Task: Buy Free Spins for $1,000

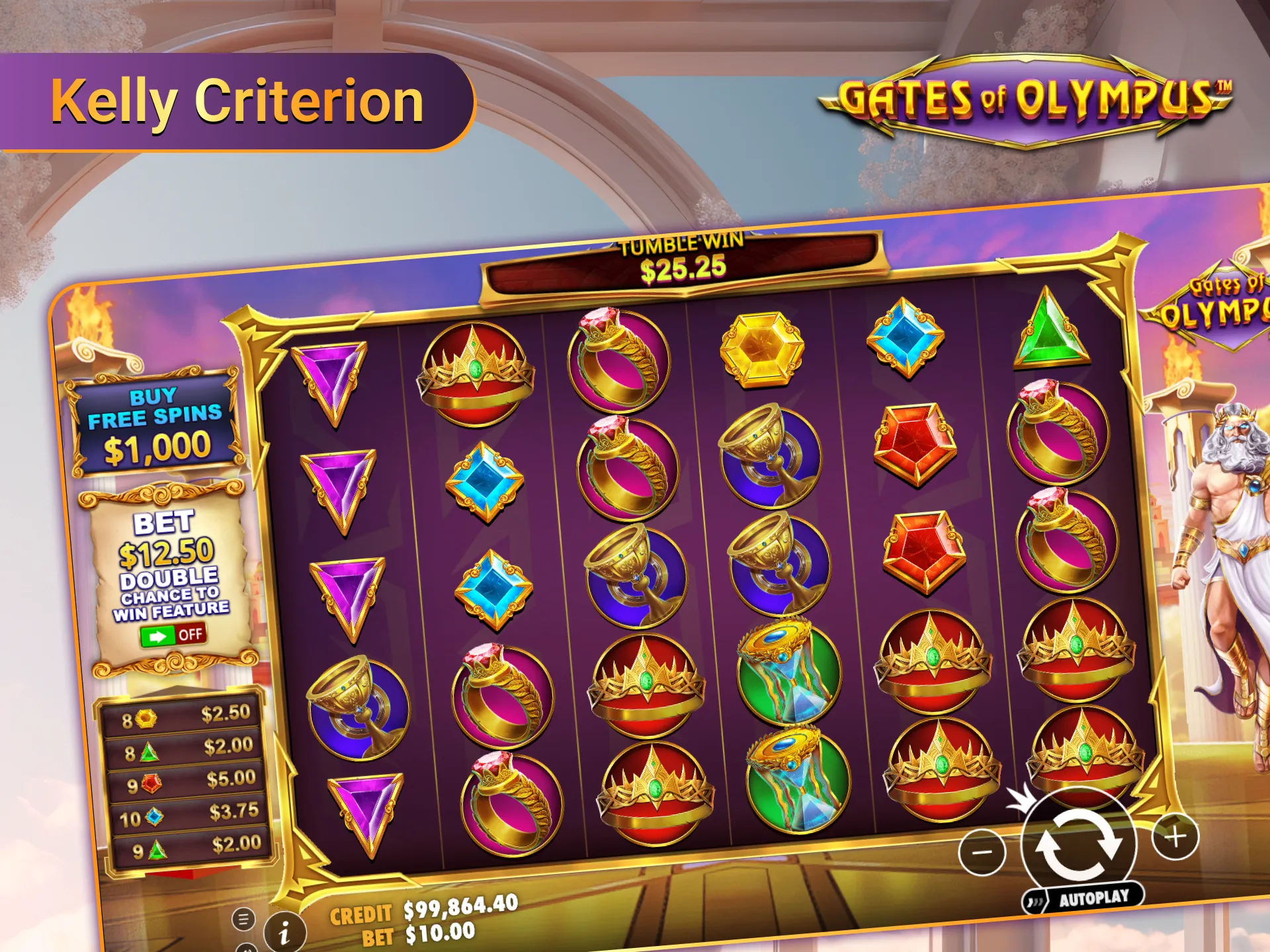Action: (155, 424)
